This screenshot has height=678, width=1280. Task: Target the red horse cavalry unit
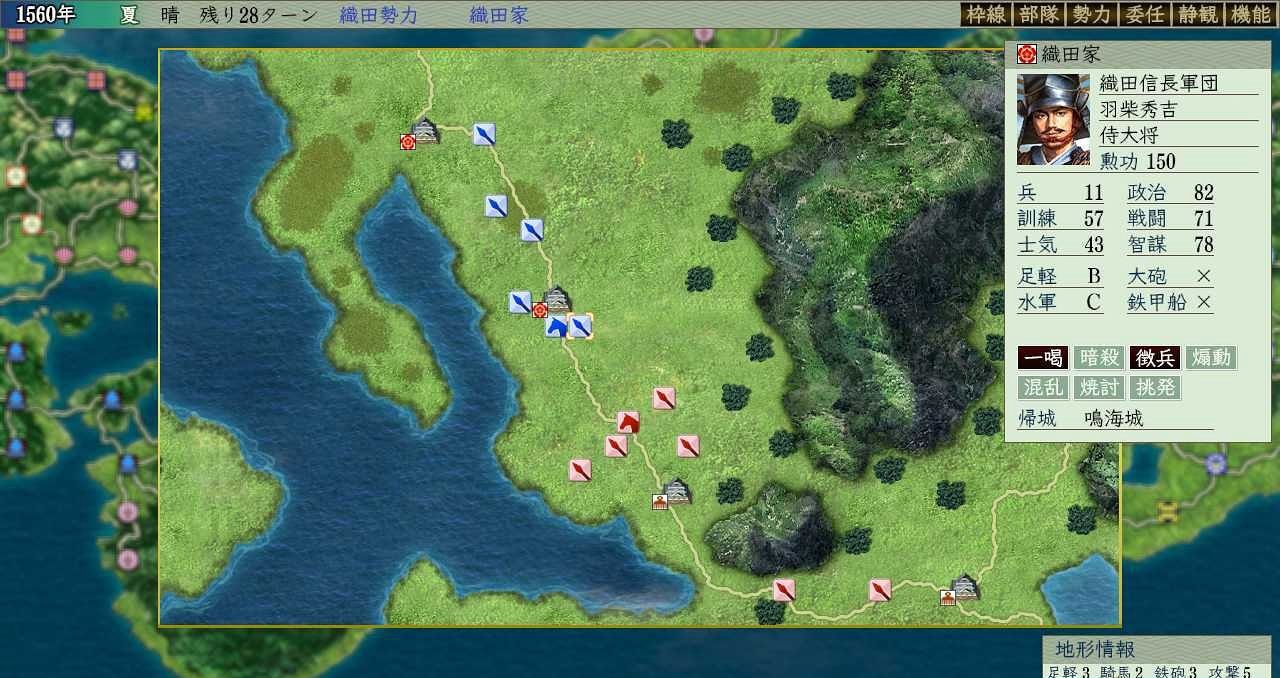628,422
